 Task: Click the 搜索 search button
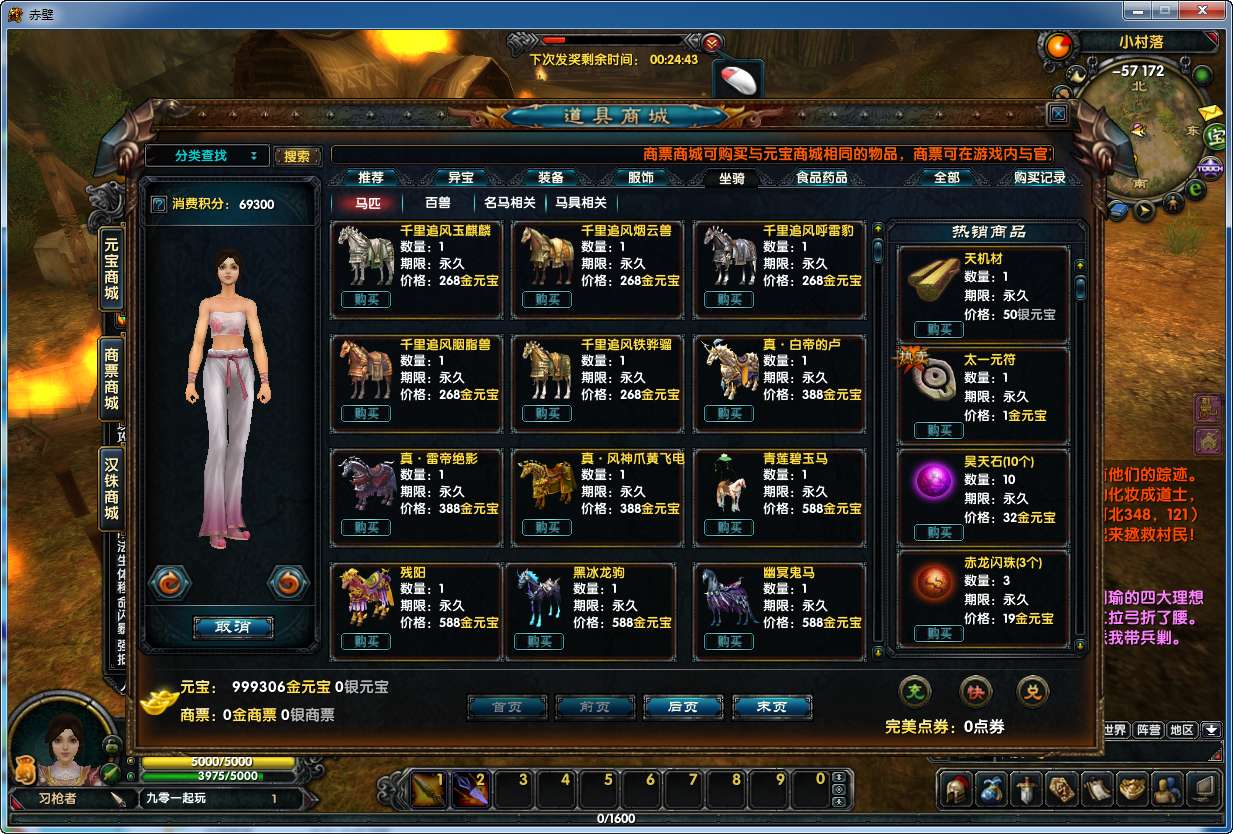297,156
